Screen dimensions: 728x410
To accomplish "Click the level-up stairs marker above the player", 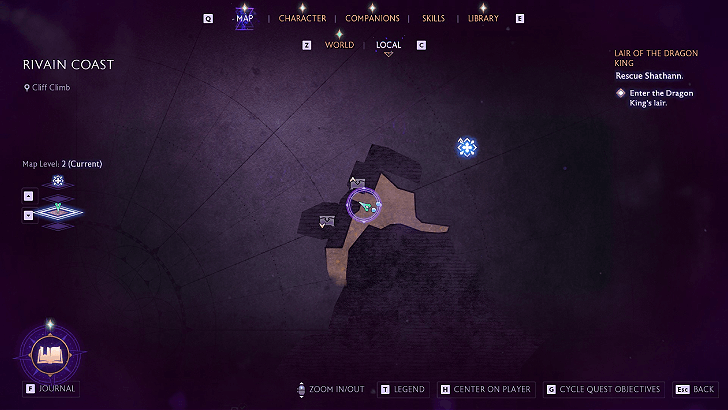I will click(x=357, y=183).
